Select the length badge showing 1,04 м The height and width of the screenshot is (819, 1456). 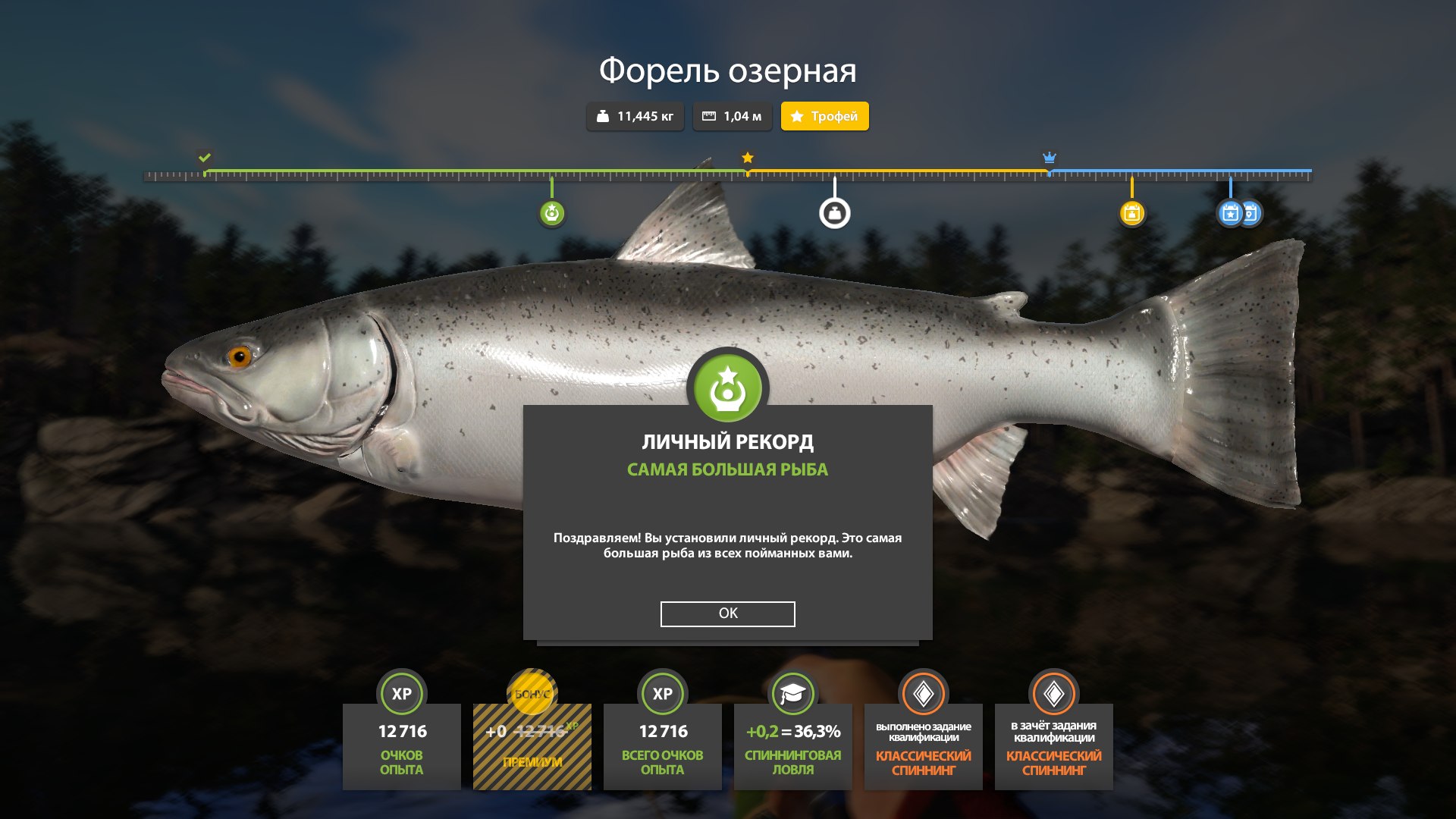tap(733, 116)
